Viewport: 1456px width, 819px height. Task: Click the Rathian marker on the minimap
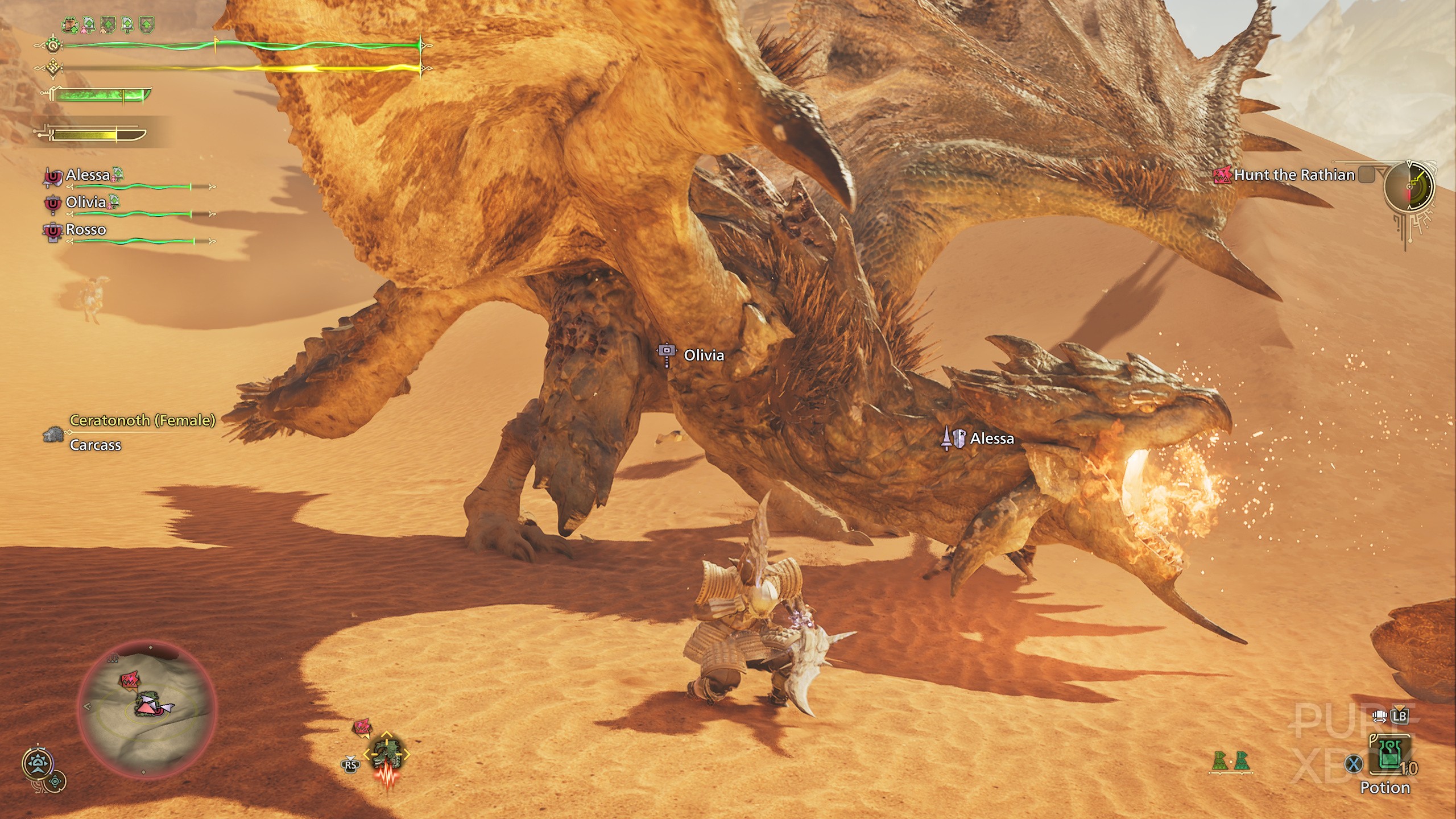tap(129, 680)
